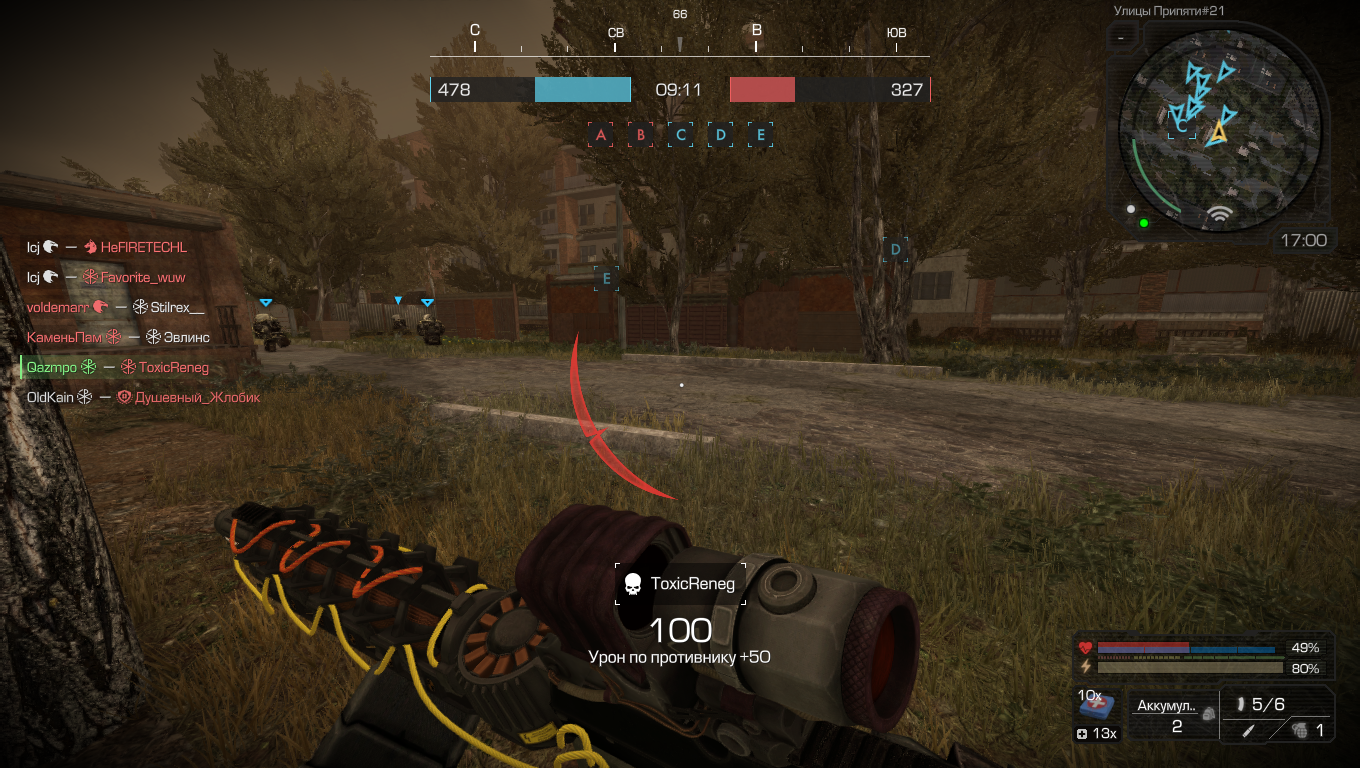The width and height of the screenshot is (1360, 768).
Task: Select the red B capture point marker
Action: point(641,135)
